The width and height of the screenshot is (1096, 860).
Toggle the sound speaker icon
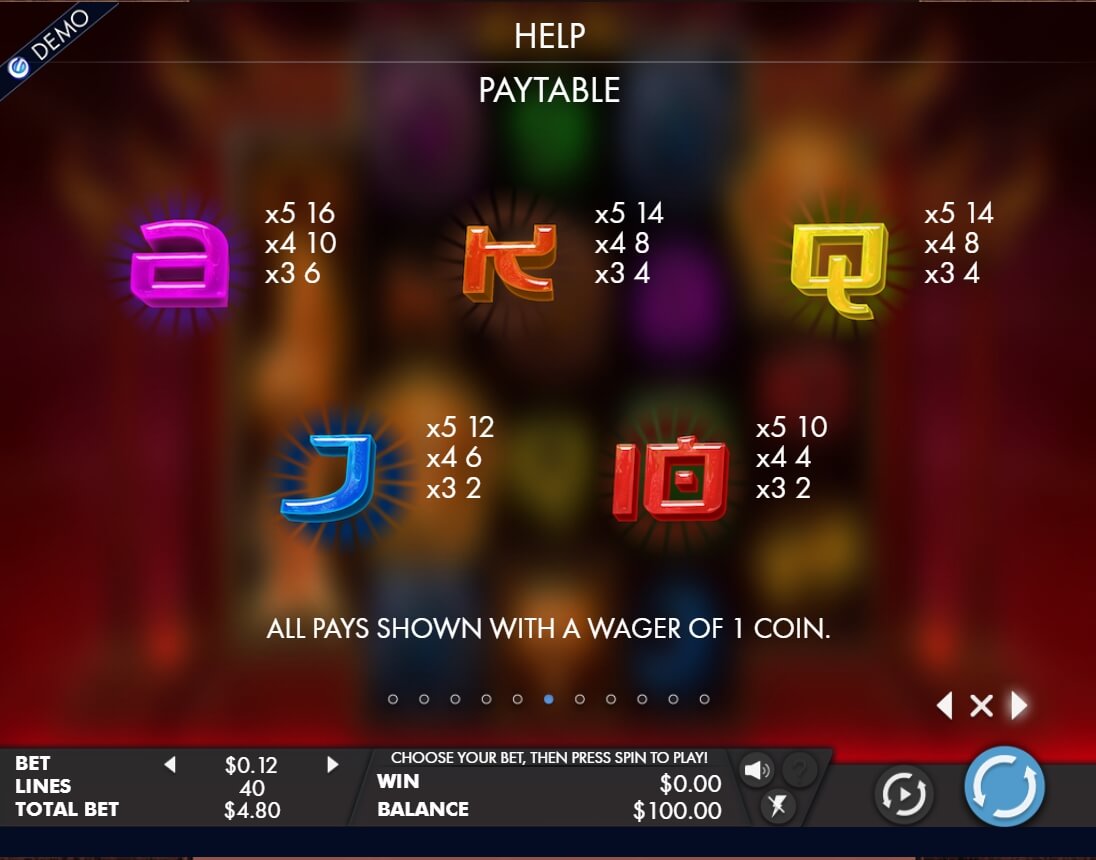[x=757, y=769]
